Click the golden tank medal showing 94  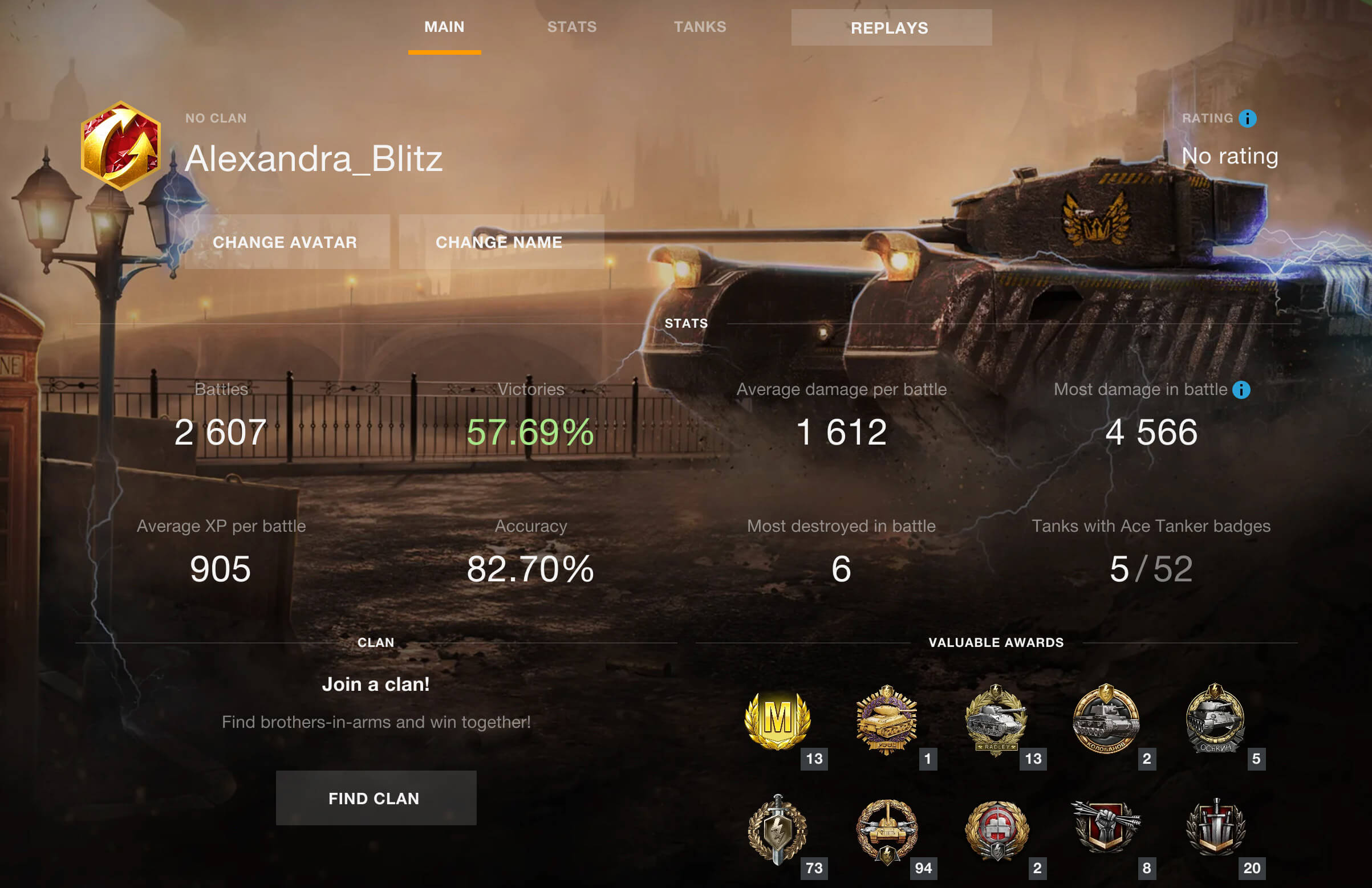pos(888,830)
